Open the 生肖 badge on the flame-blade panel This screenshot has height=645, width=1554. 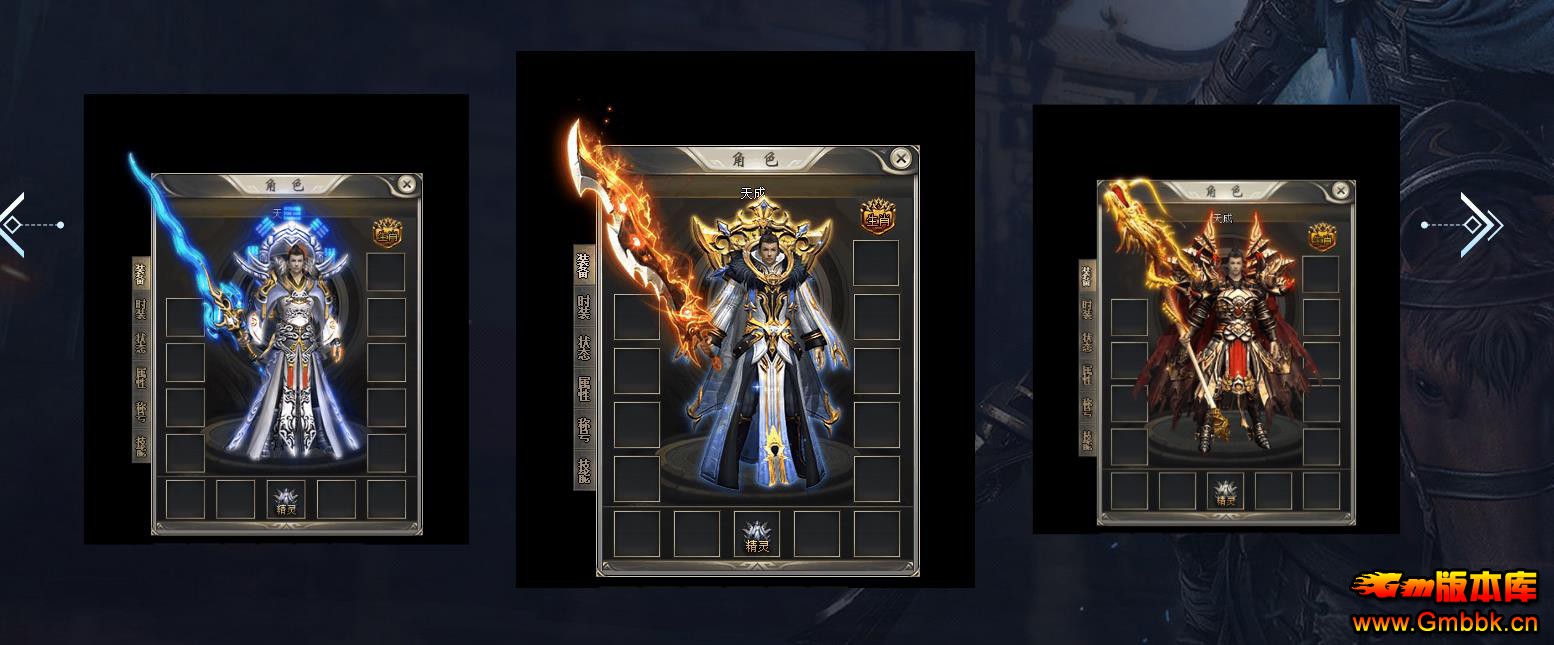pyautogui.click(x=877, y=215)
